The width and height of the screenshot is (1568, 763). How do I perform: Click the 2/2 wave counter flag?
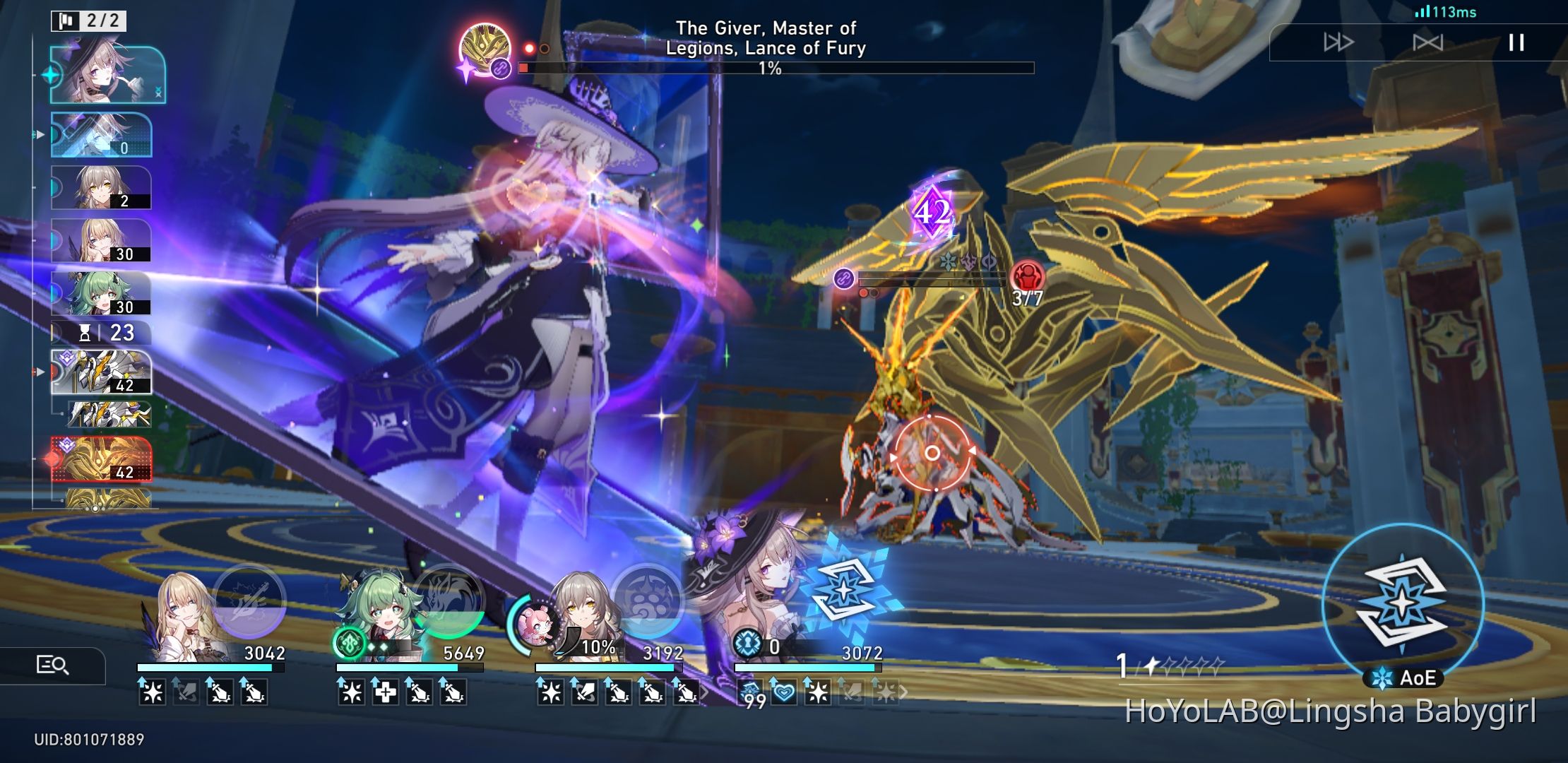pos(85,20)
